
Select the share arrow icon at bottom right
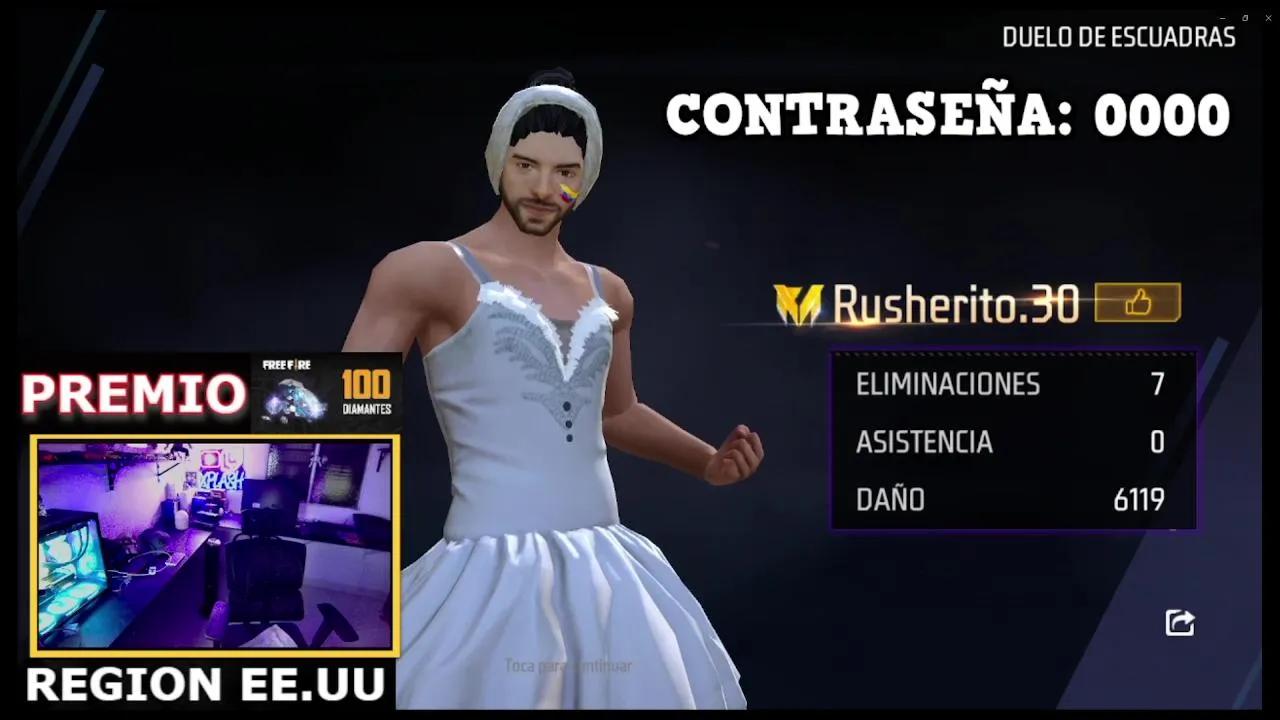[x=1179, y=622]
